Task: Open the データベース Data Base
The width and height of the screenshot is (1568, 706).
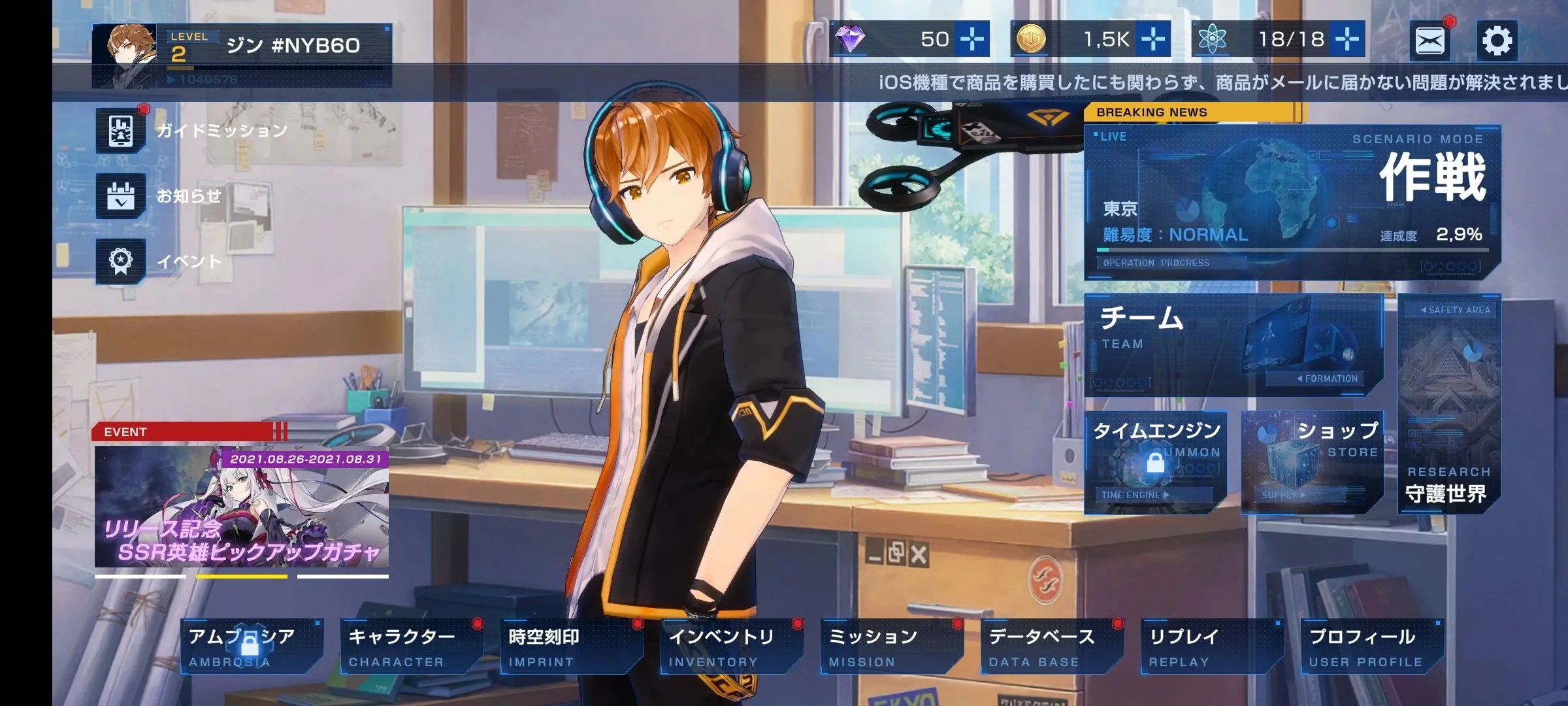Action: [x=1051, y=647]
